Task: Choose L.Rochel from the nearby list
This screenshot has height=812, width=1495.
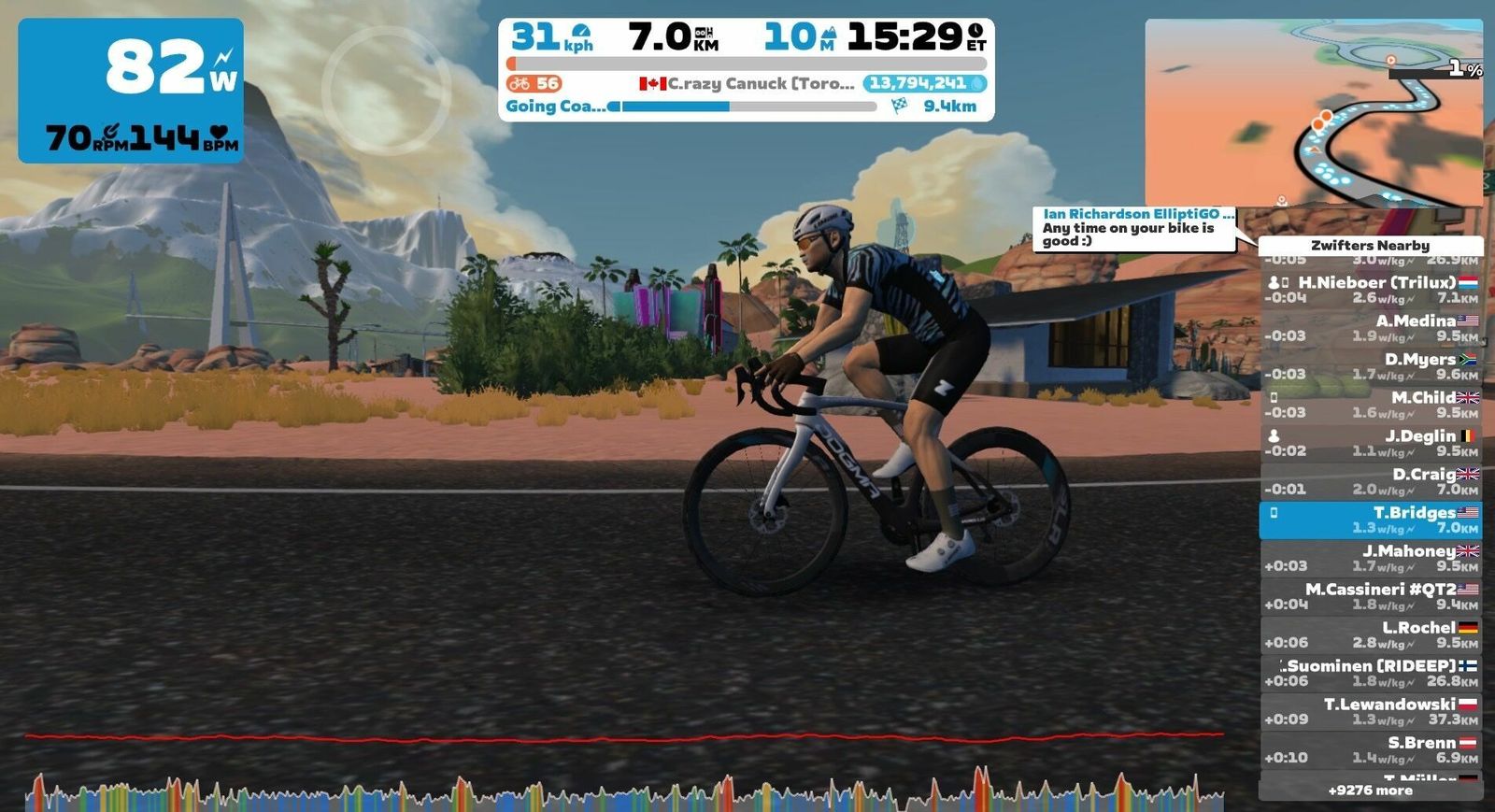Action: pyautogui.click(x=1370, y=634)
